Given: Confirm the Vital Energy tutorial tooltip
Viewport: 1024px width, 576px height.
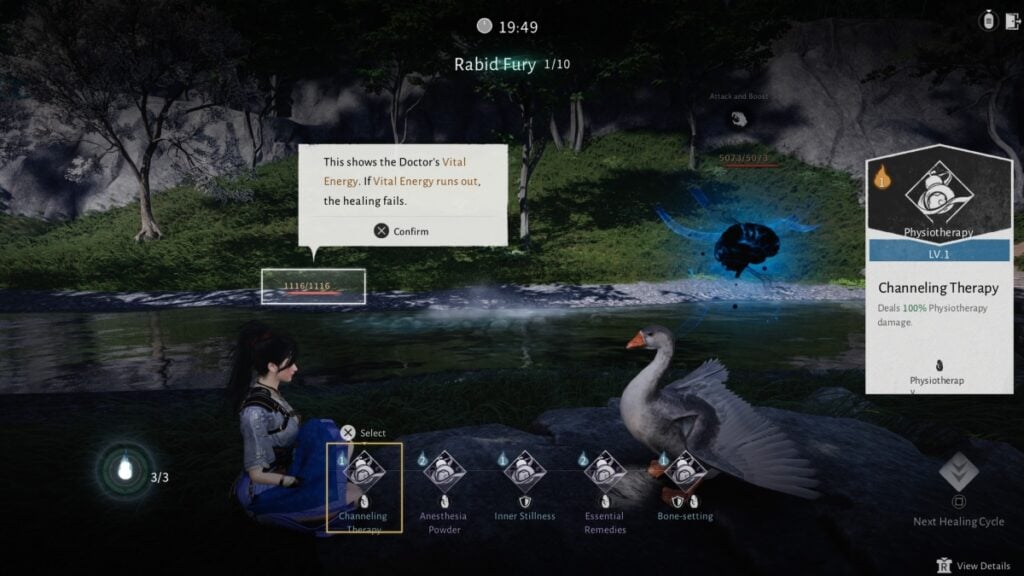Looking at the screenshot, I should click(x=402, y=231).
